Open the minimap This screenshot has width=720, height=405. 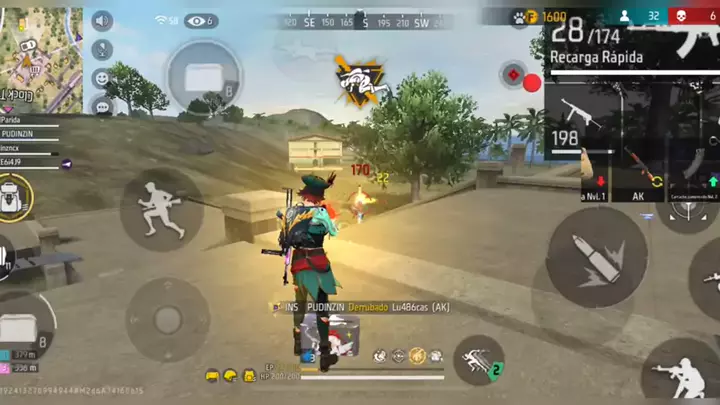(x=40, y=52)
